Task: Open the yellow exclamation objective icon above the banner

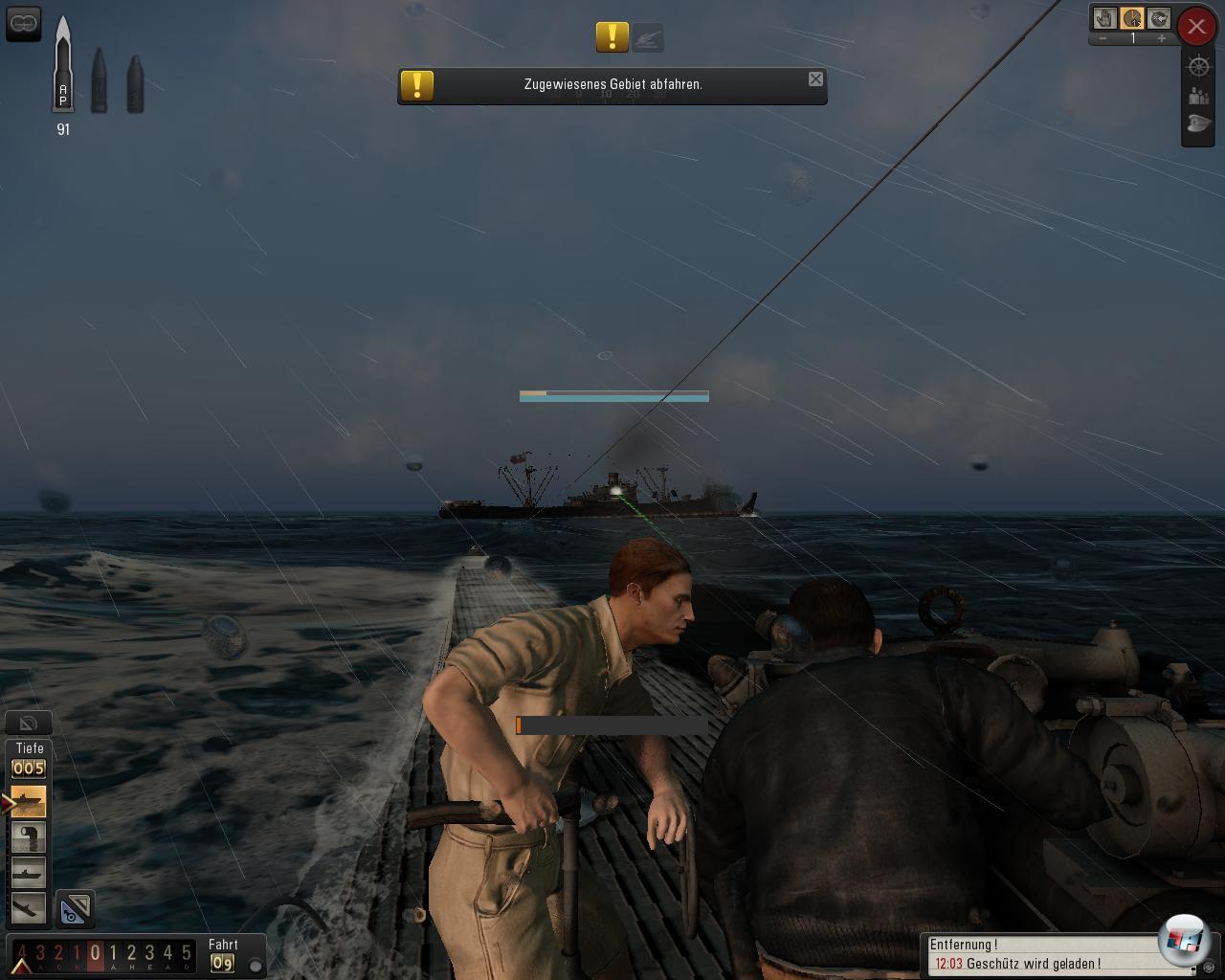Action: pos(612,37)
